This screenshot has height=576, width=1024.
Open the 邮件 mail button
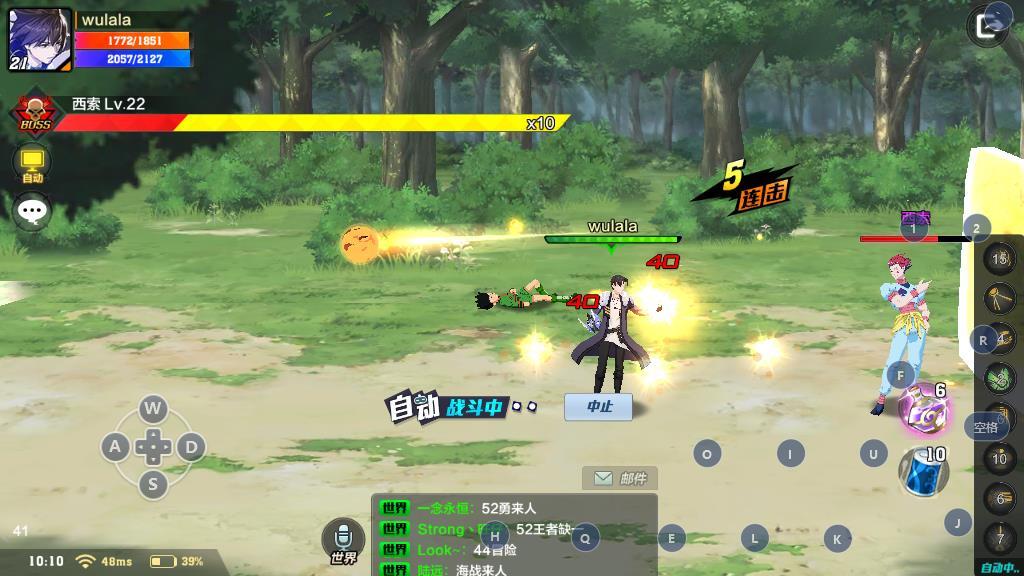point(620,478)
